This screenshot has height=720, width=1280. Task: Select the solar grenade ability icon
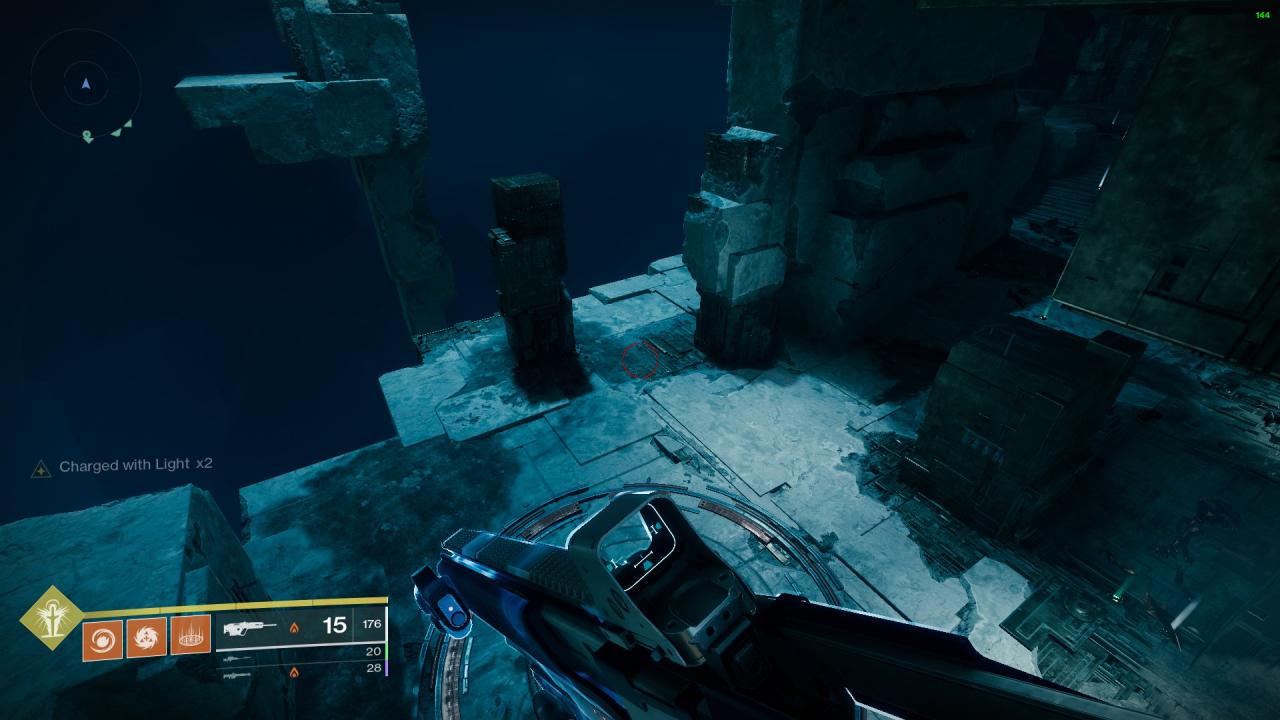[102, 639]
